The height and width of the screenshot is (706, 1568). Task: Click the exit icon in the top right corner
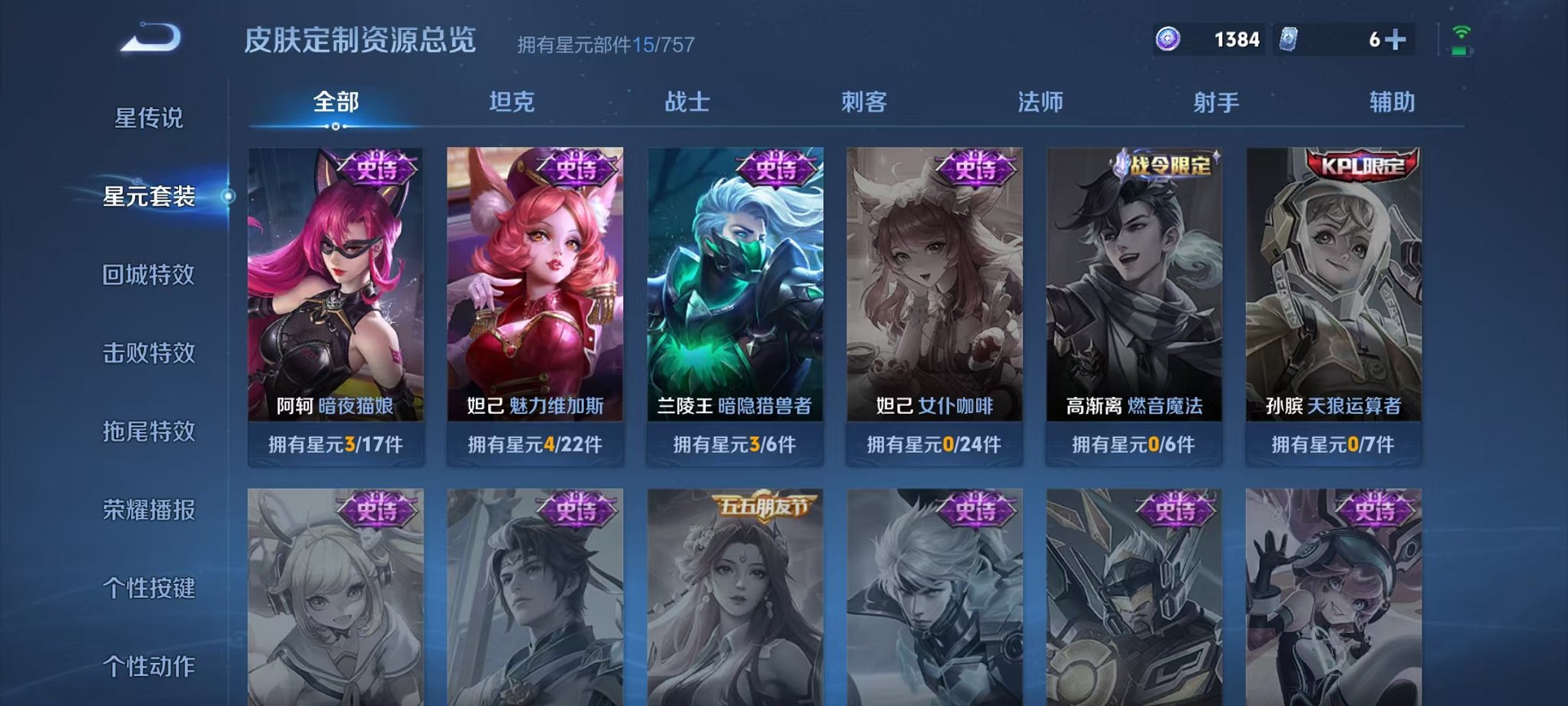click(1460, 33)
